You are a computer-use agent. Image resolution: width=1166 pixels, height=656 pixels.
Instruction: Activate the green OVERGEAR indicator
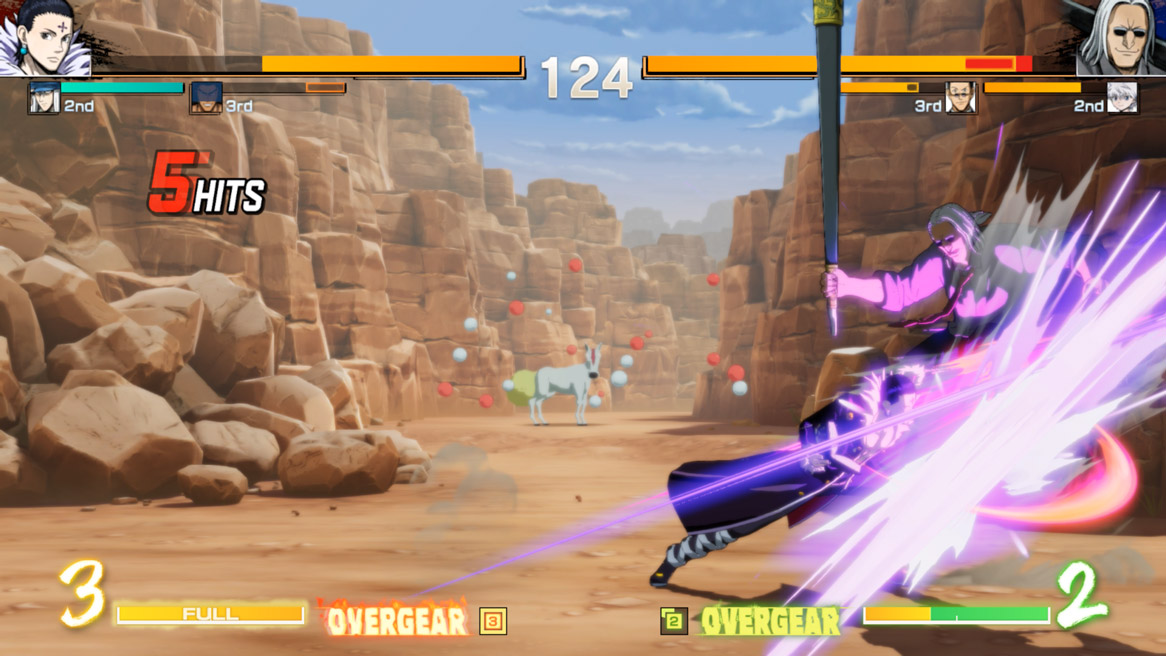[x=769, y=621]
